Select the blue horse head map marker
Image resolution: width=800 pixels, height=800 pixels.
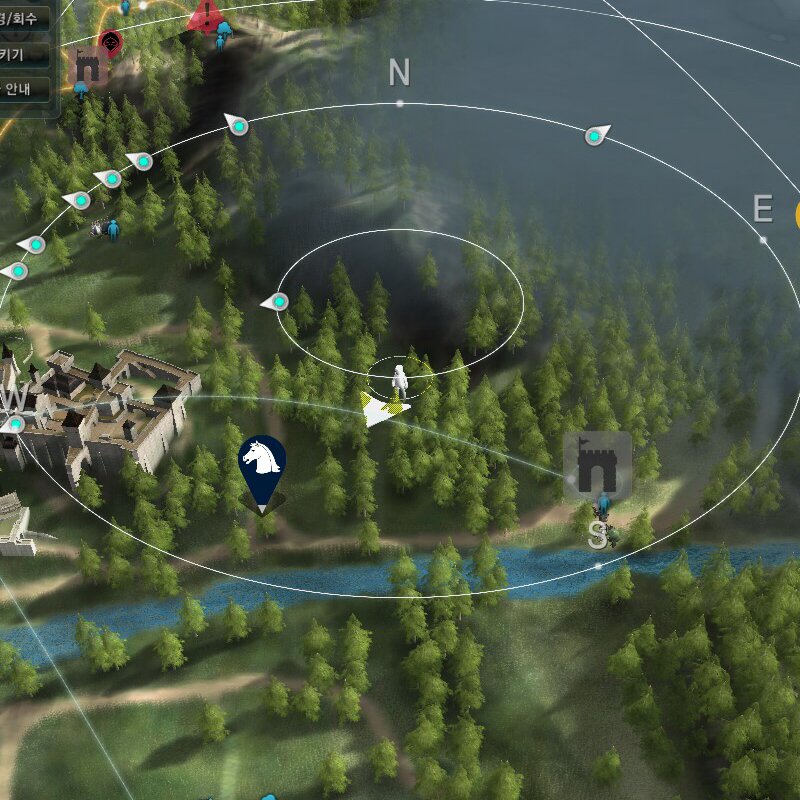pos(262,465)
